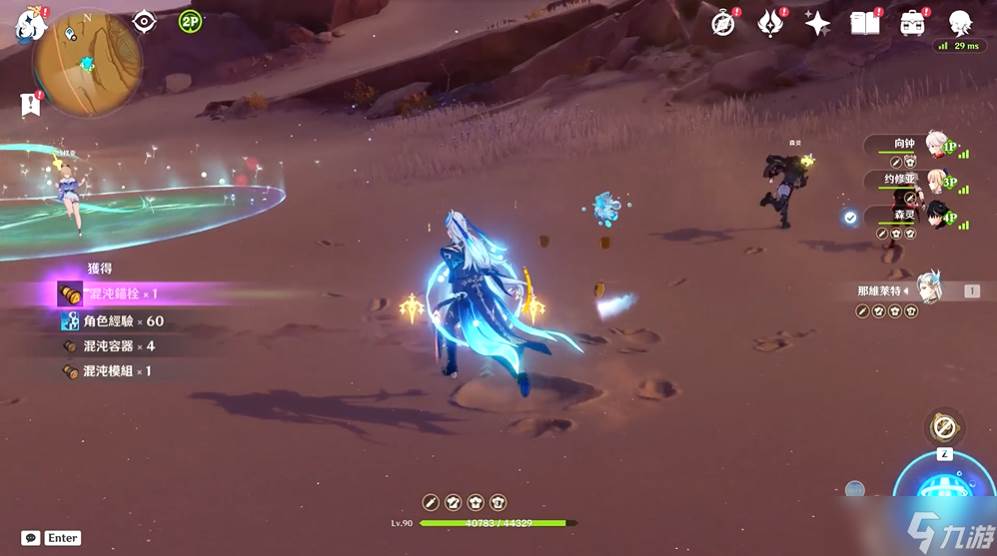Open the circular minimap
The image size is (997, 556).
86,62
